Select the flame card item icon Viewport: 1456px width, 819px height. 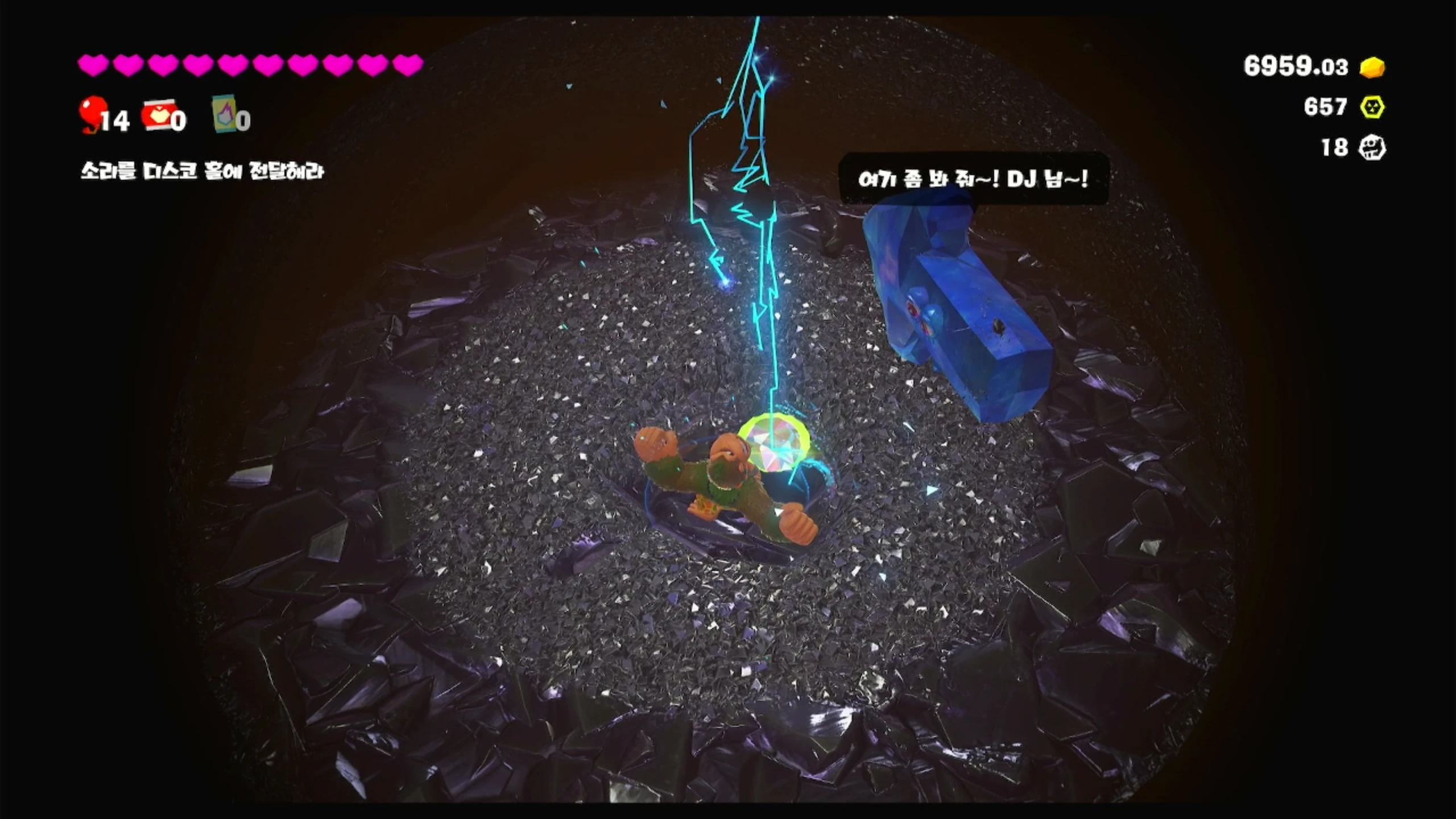click(x=224, y=114)
